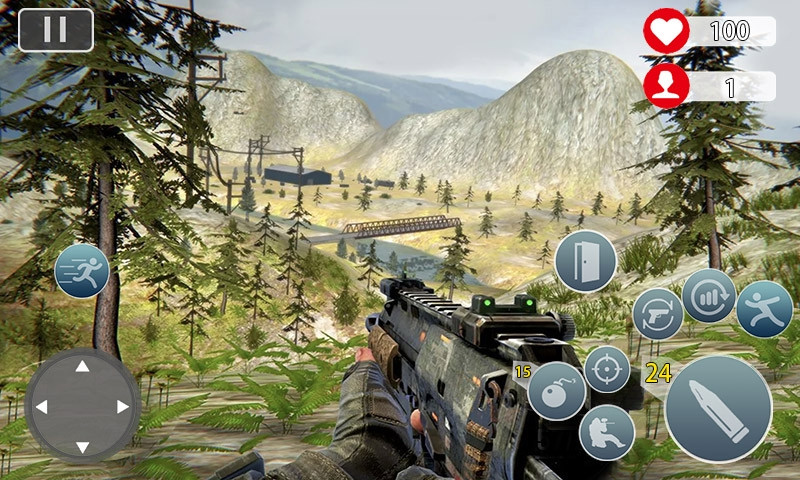Reload using the ammo bars icon
Image resolution: width=800 pixels, height=480 pixels.
click(709, 296)
